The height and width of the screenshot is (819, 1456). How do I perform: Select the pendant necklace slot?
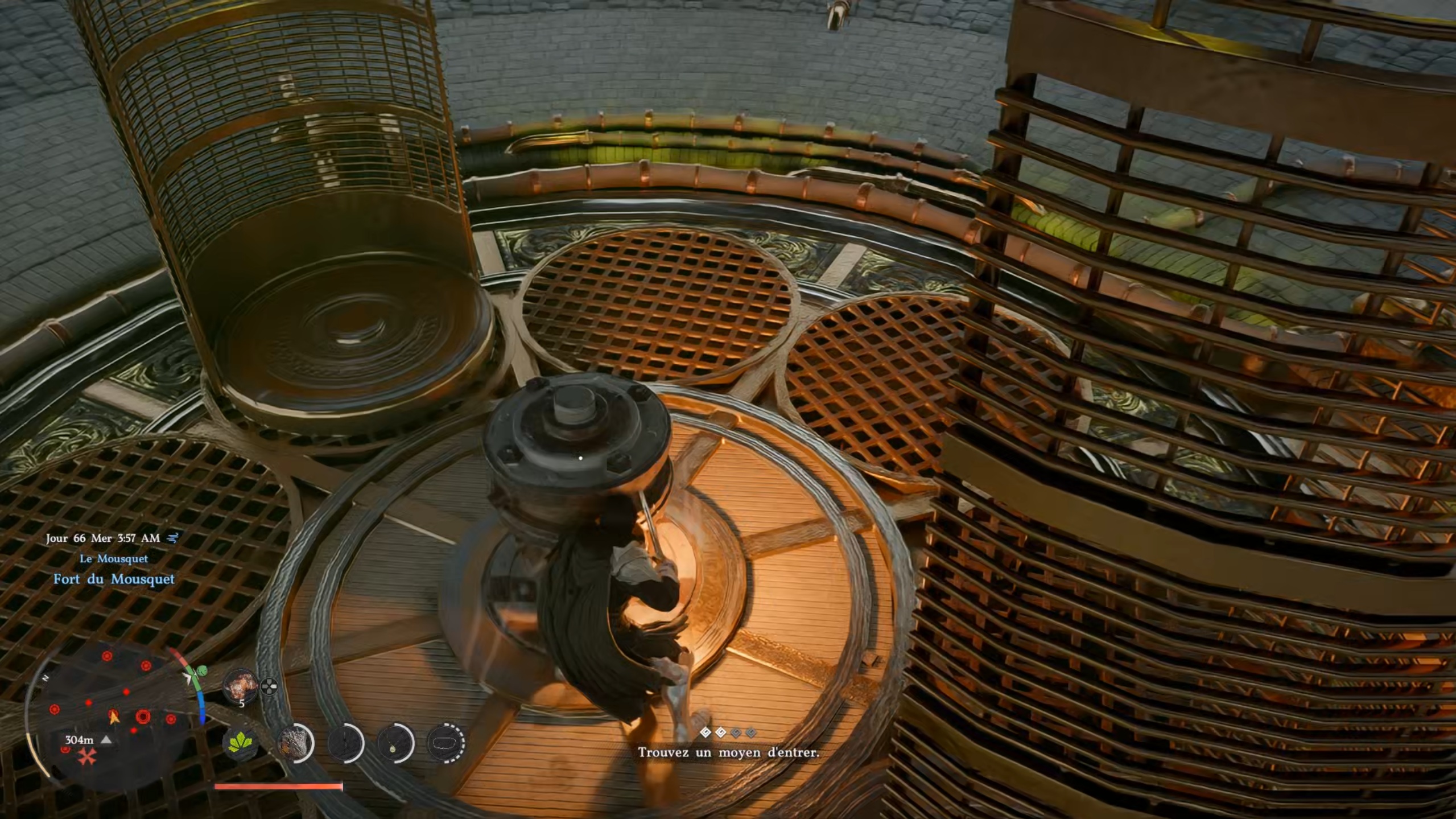point(395,743)
